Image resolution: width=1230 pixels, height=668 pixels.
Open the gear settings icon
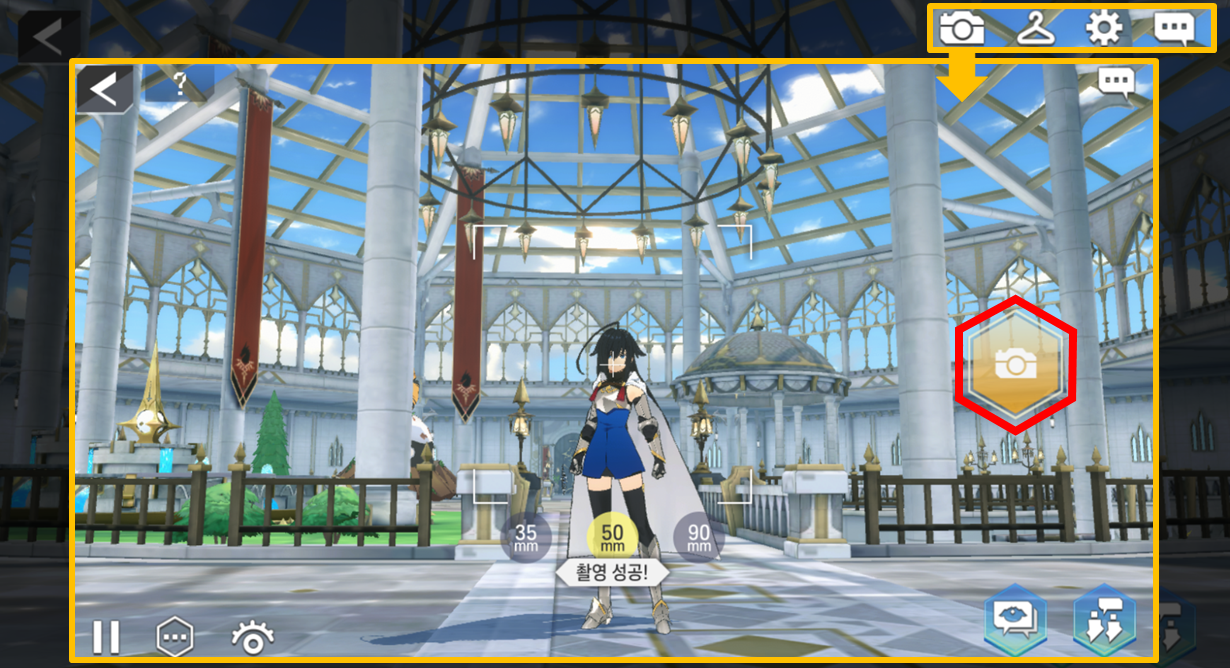click(1104, 28)
